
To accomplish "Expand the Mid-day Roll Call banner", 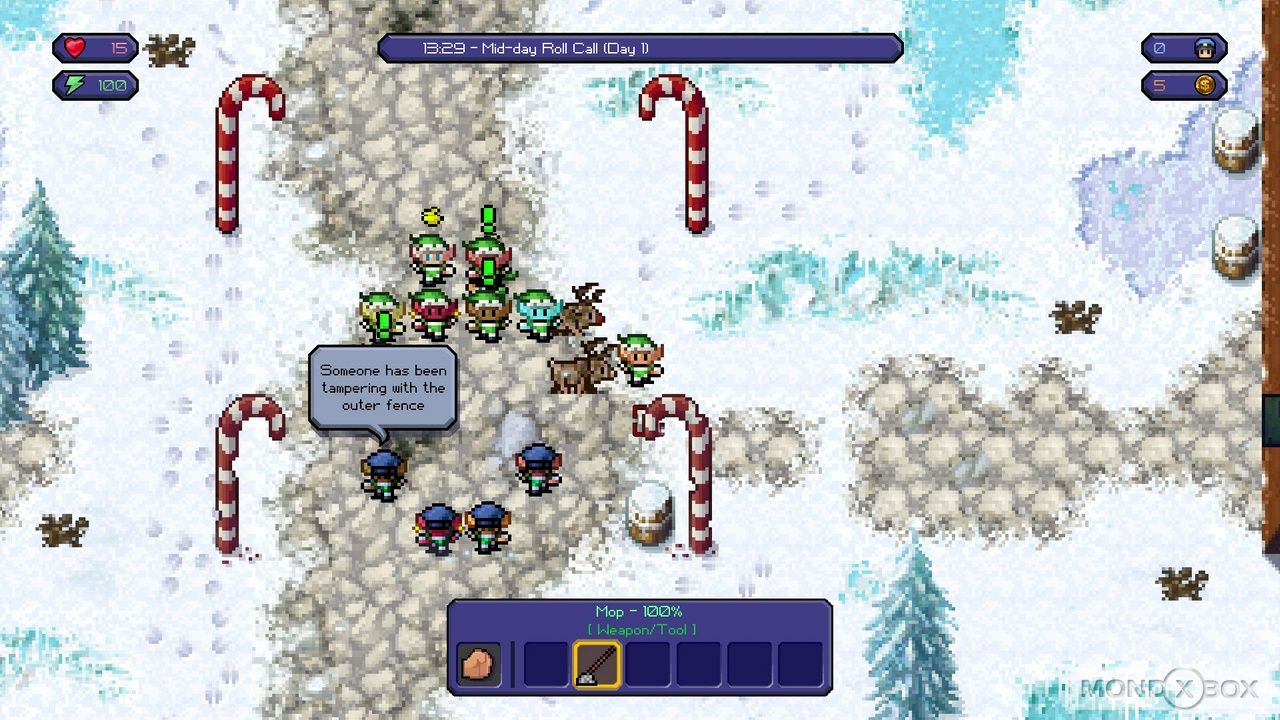I will [640, 46].
